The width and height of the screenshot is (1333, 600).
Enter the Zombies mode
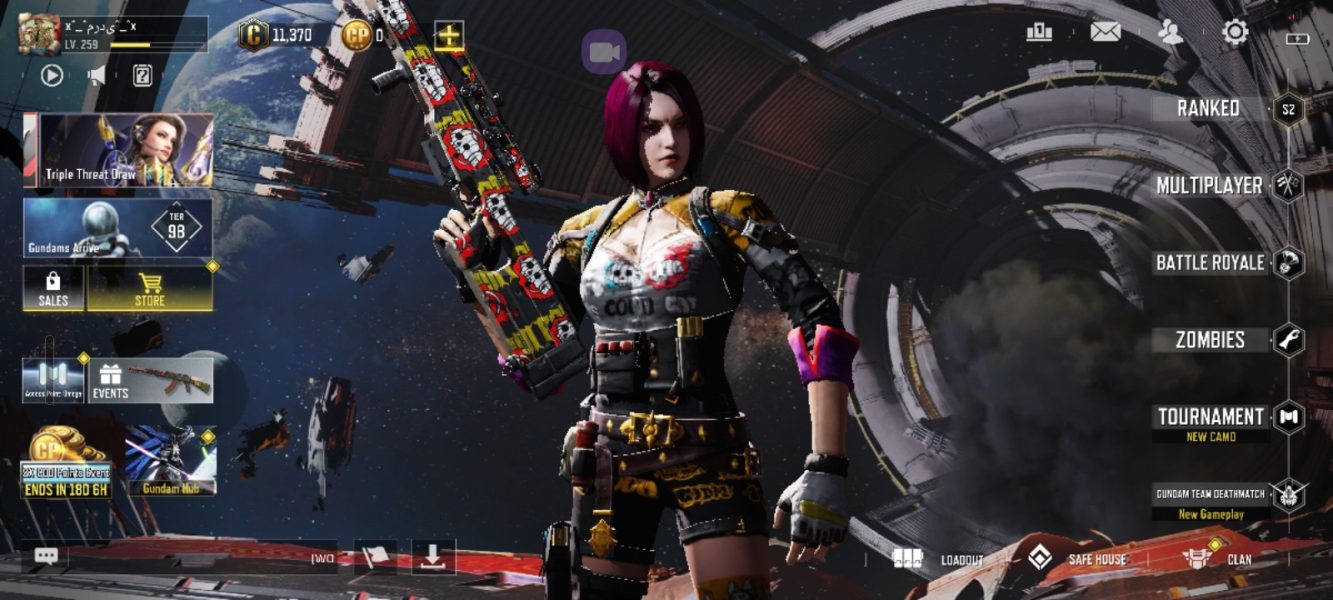click(x=1210, y=340)
